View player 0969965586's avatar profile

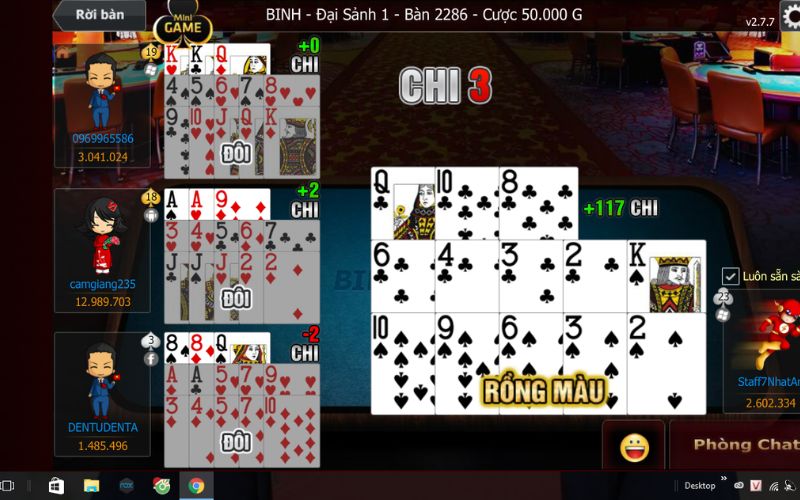click(x=102, y=88)
